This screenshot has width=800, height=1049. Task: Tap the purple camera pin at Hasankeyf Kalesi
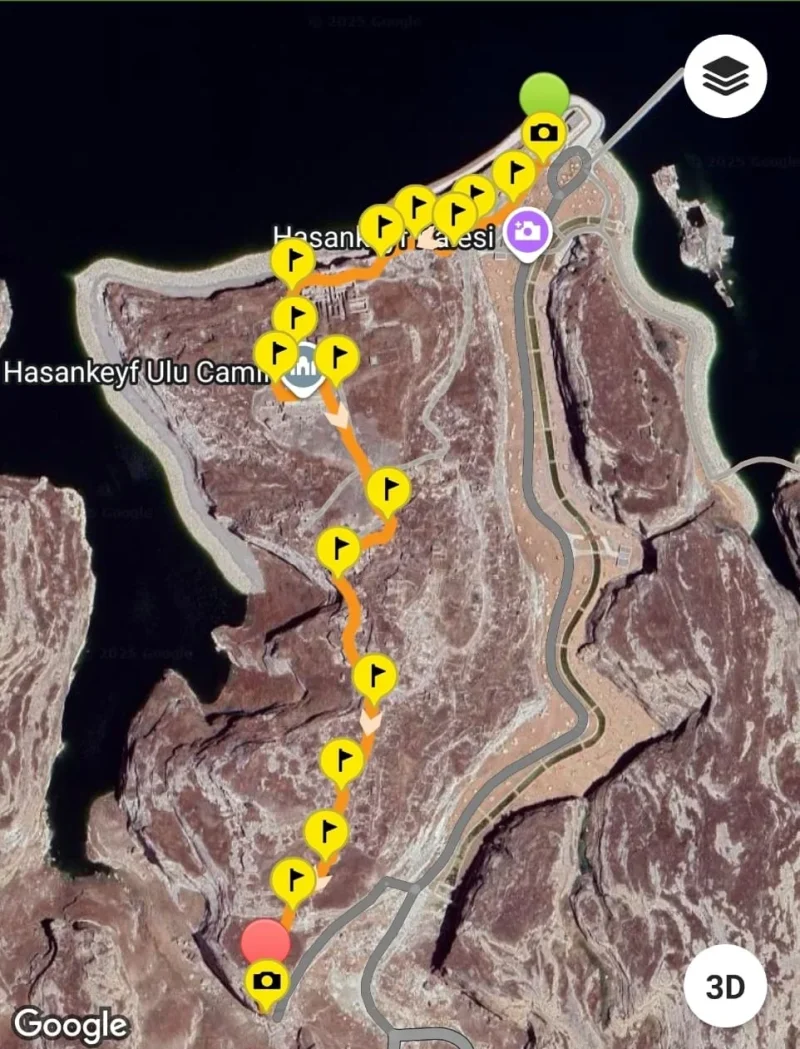[x=527, y=232]
